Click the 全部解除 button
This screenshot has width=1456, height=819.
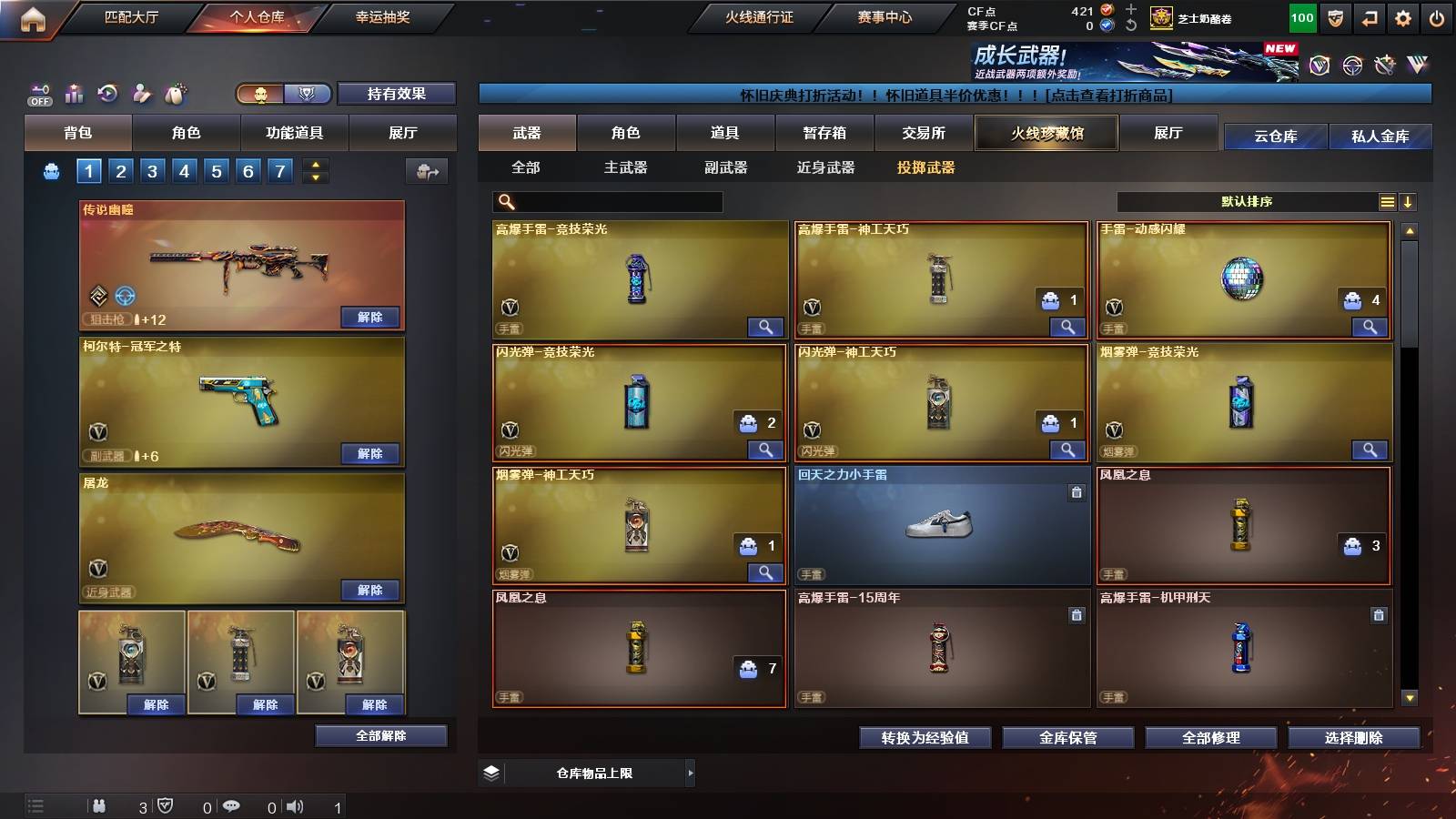point(380,735)
